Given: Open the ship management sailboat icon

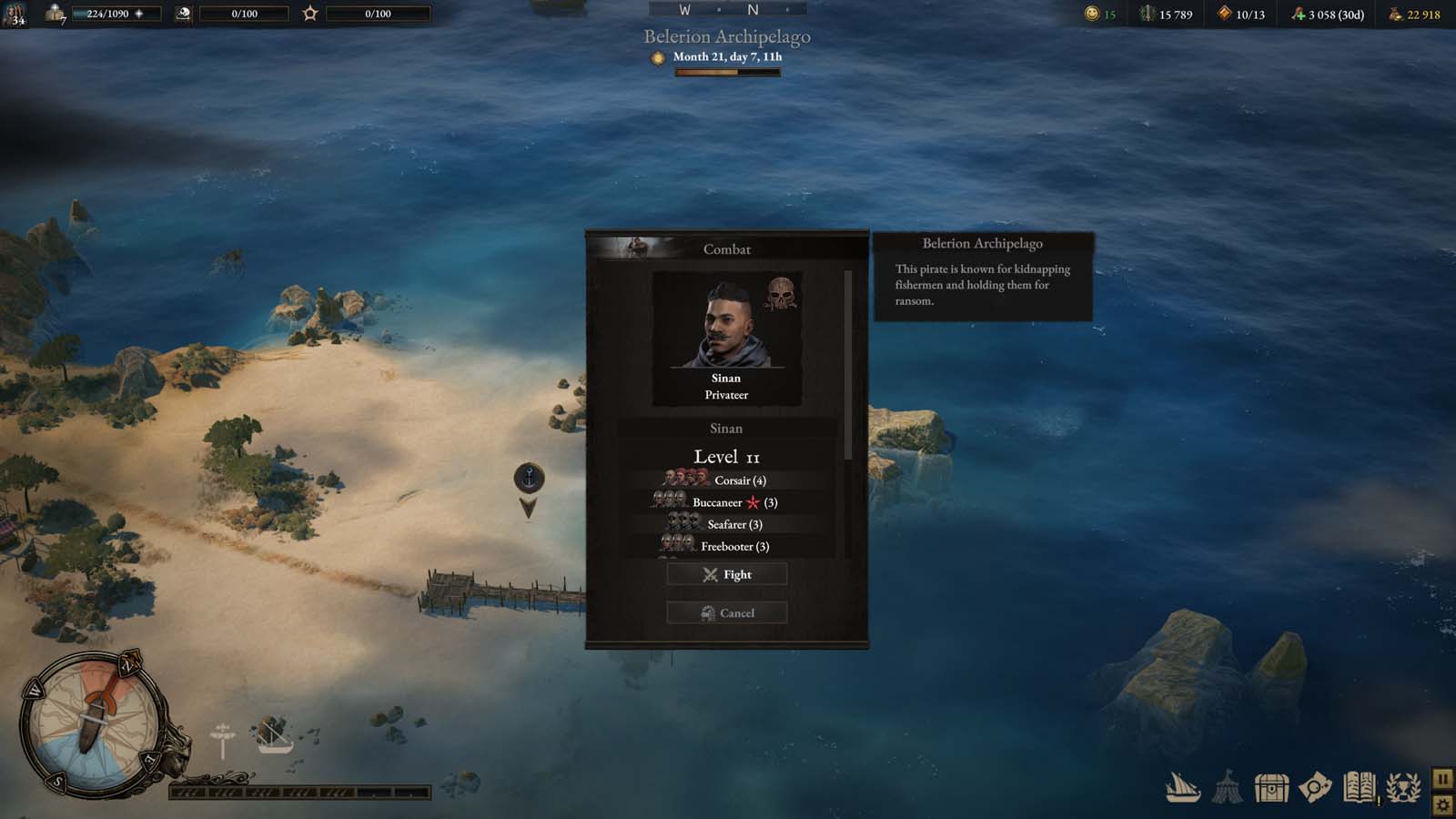Looking at the screenshot, I should coord(1183,787).
